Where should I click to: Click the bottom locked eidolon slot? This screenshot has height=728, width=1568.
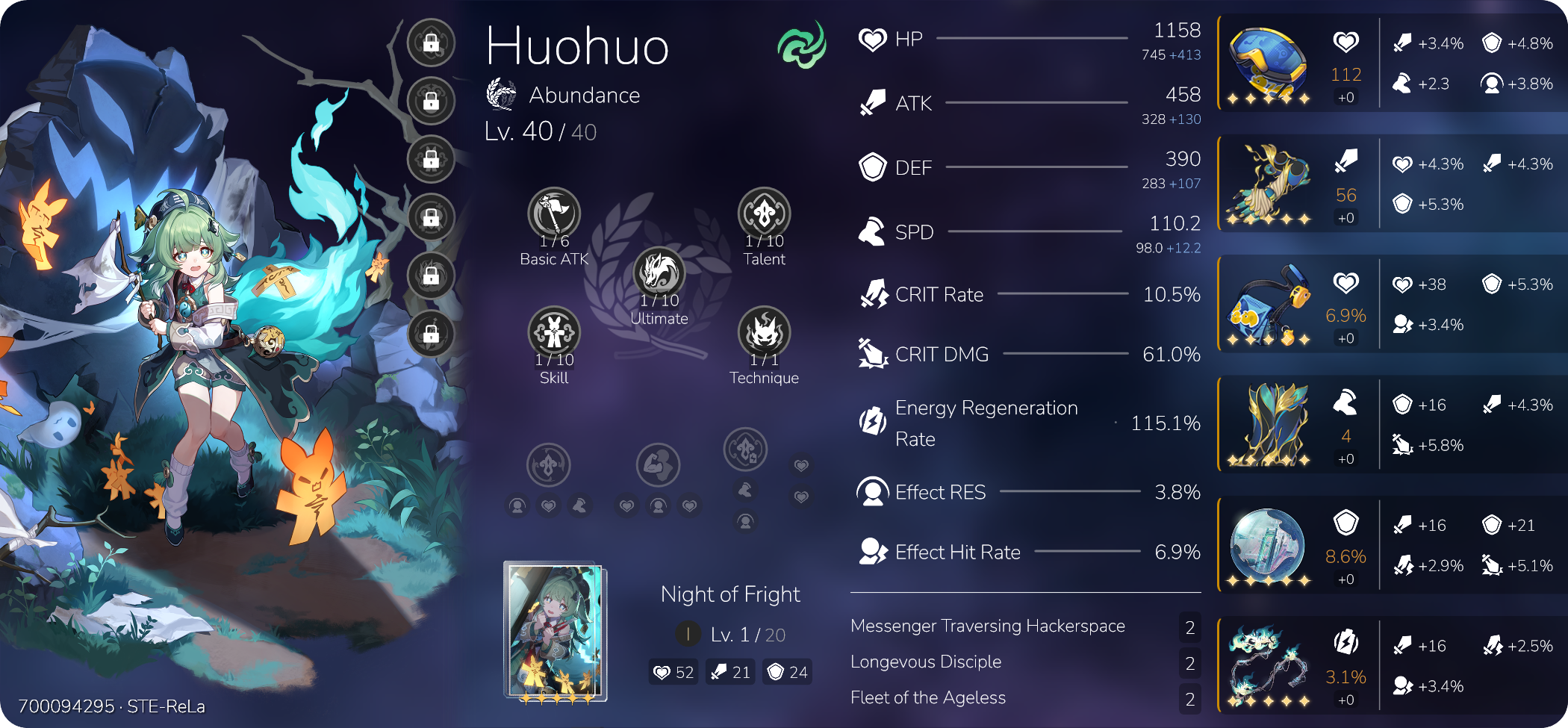tap(430, 334)
